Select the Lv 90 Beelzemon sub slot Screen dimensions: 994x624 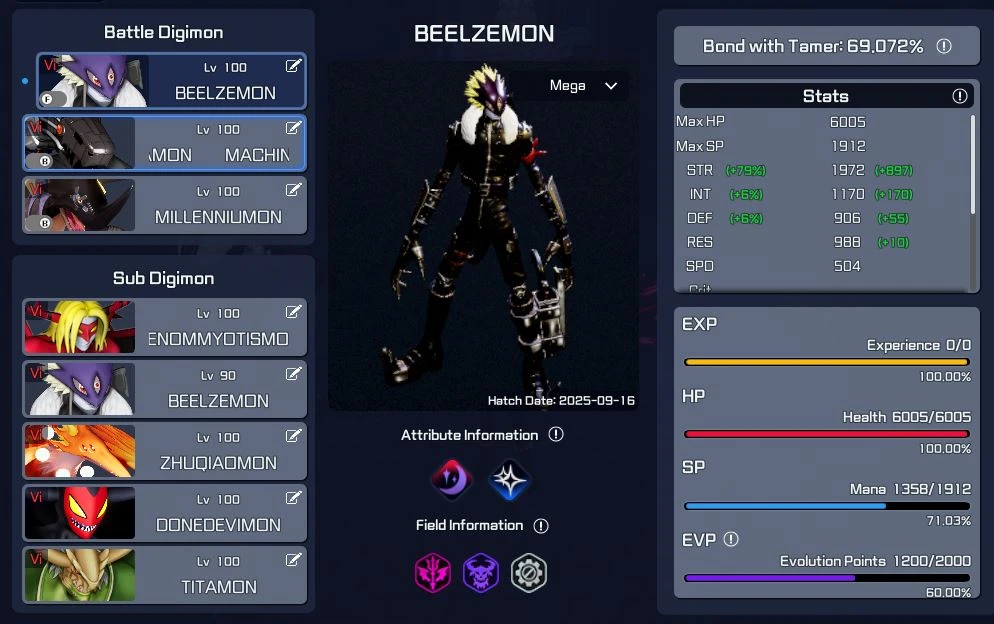coord(165,389)
